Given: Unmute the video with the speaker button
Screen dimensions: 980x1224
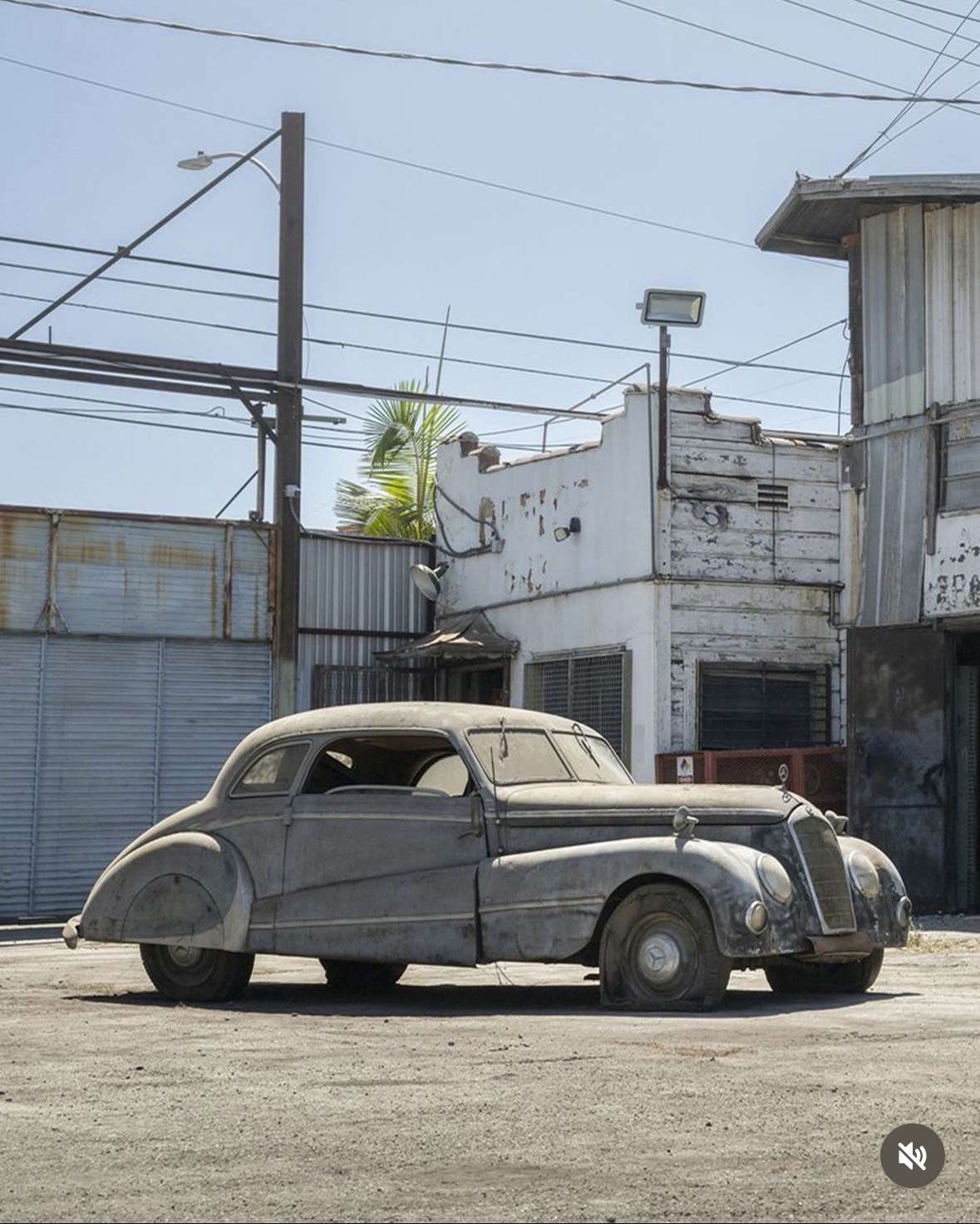Looking at the screenshot, I should (x=912, y=1155).
